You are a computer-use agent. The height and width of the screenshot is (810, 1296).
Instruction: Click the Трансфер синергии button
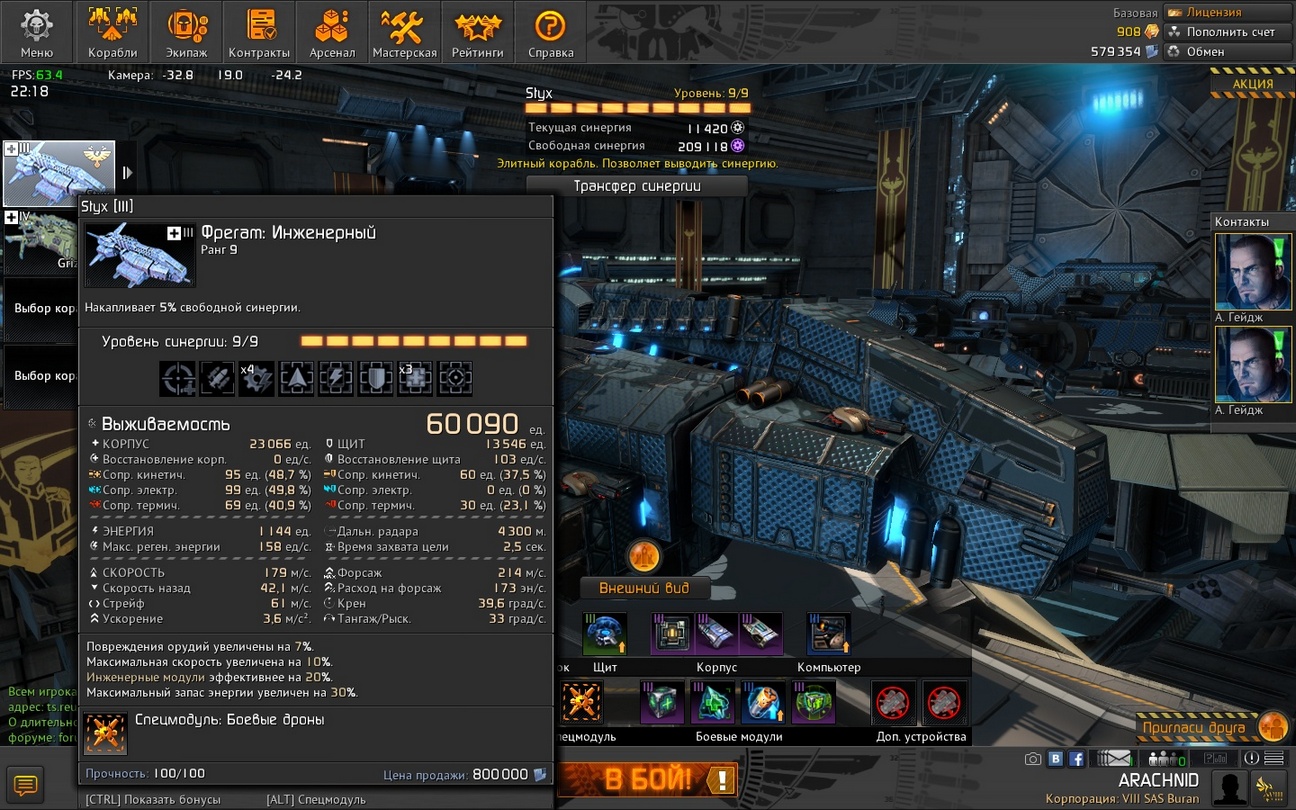[x=637, y=186]
